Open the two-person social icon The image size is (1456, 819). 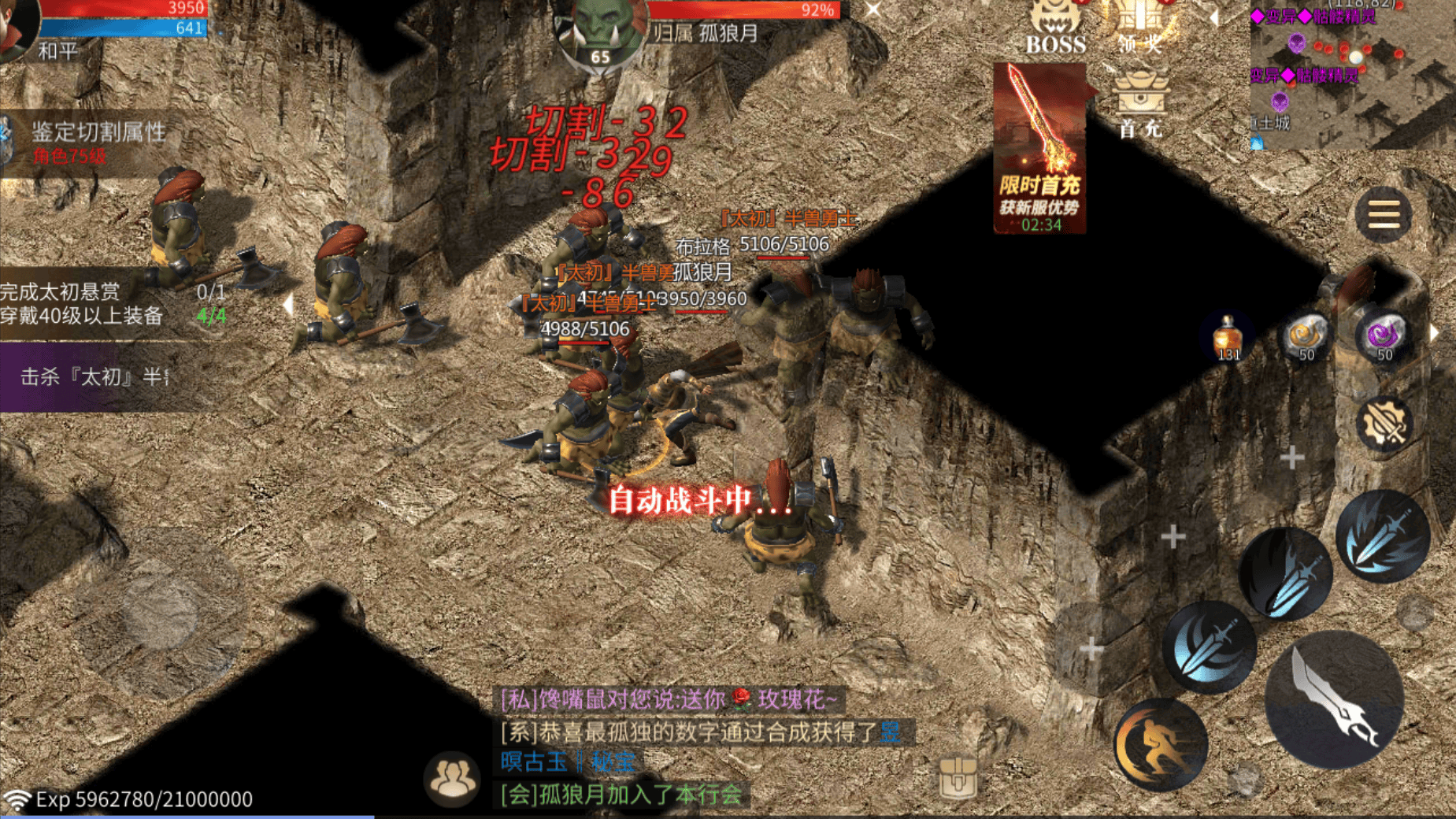pos(451,778)
